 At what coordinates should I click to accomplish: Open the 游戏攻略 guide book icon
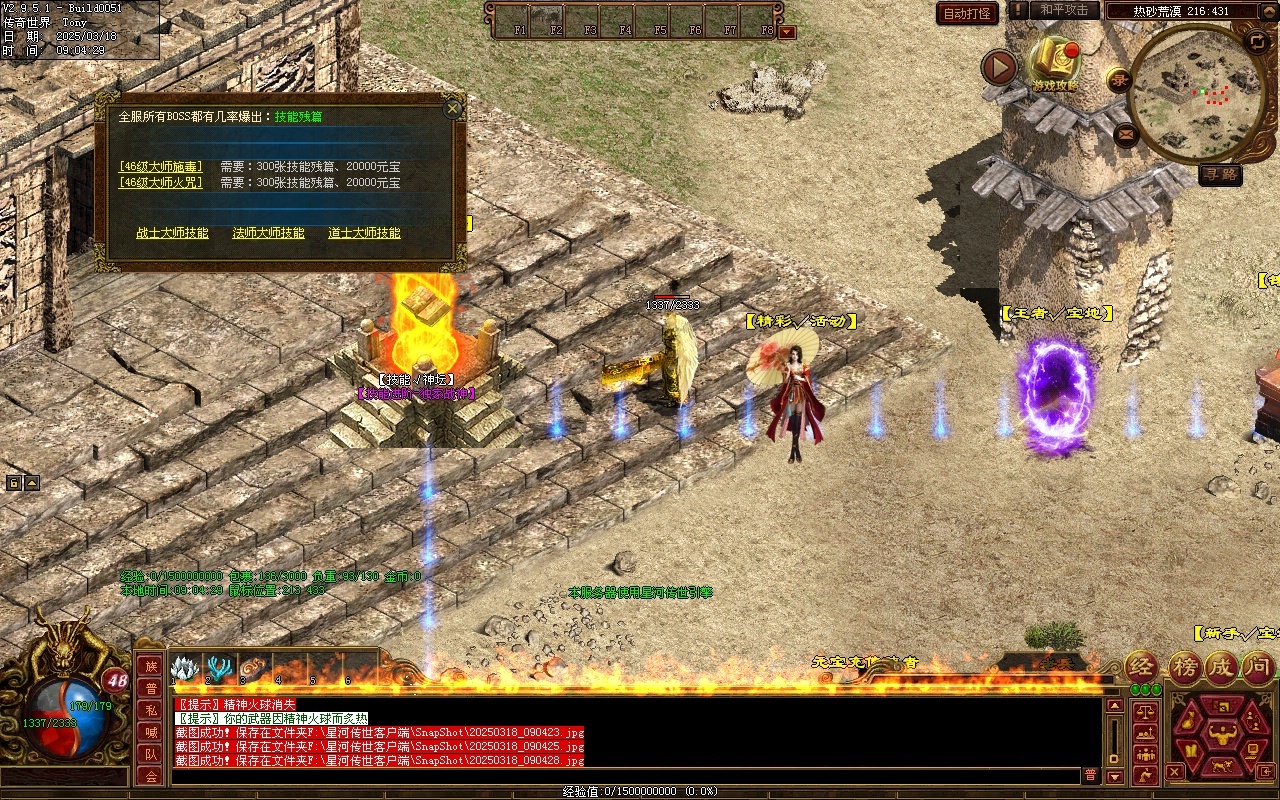(x=1055, y=62)
